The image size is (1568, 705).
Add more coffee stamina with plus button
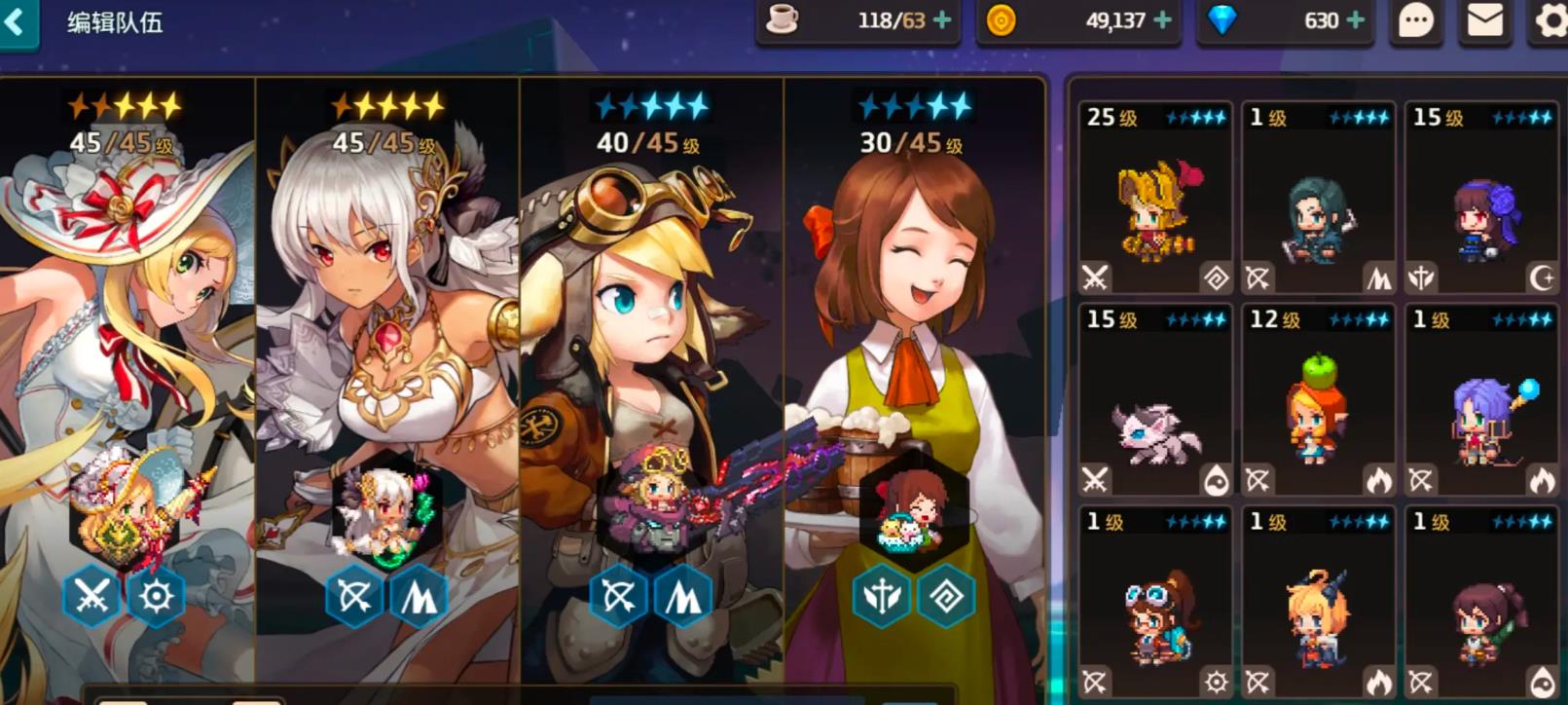942,20
